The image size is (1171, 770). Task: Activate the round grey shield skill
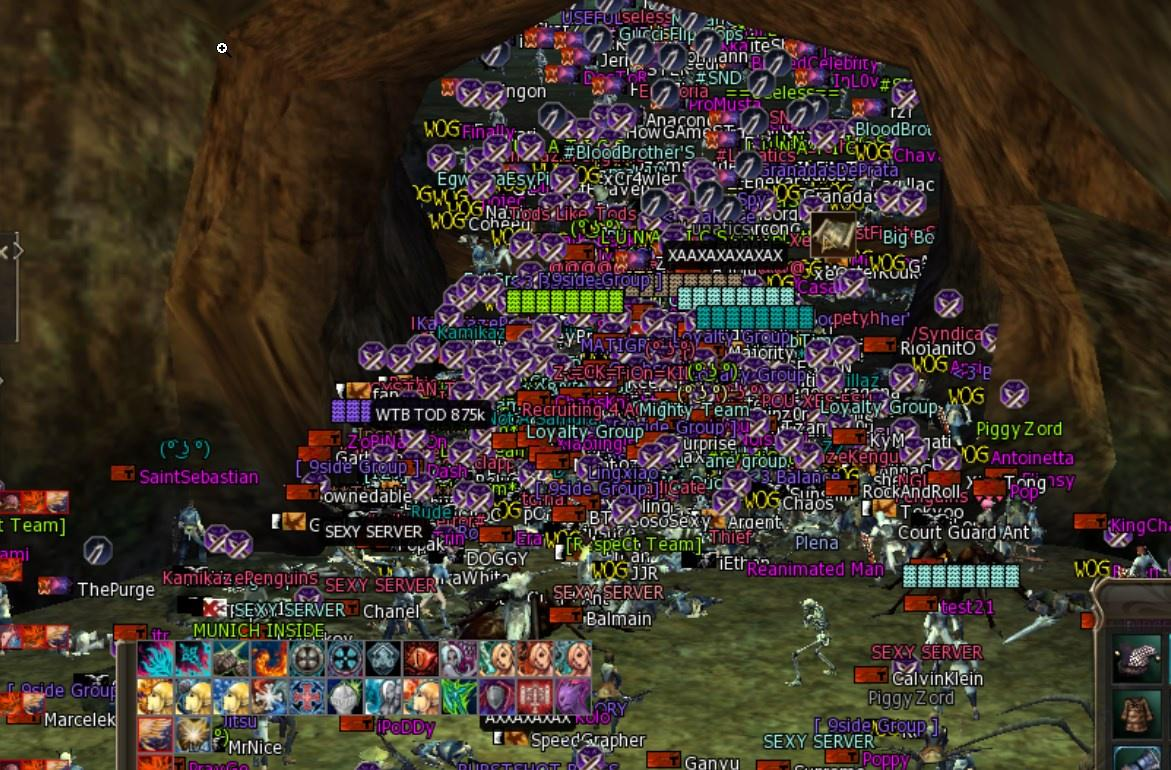tap(306, 659)
